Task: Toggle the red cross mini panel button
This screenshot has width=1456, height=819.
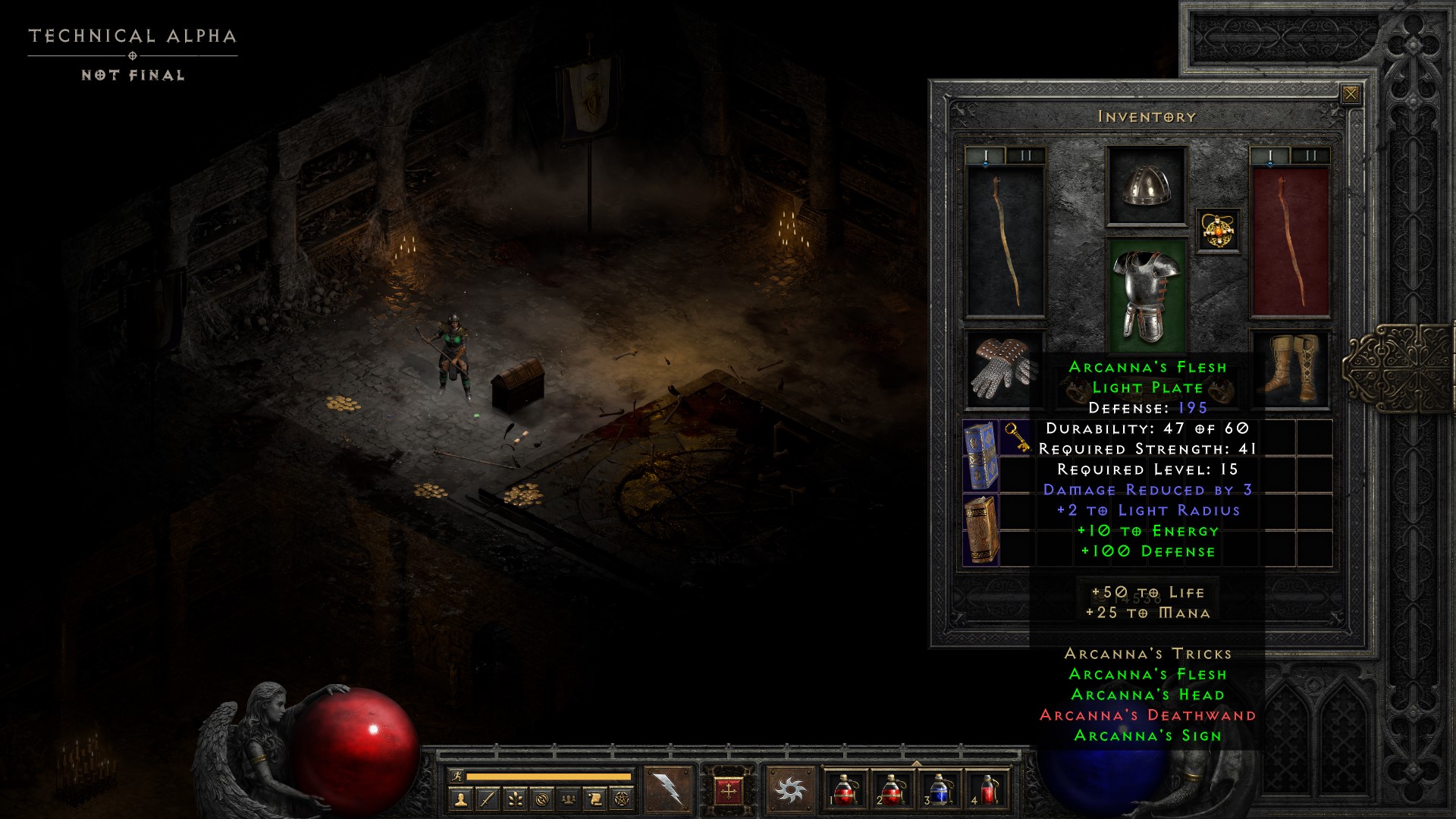Action: (729, 790)
